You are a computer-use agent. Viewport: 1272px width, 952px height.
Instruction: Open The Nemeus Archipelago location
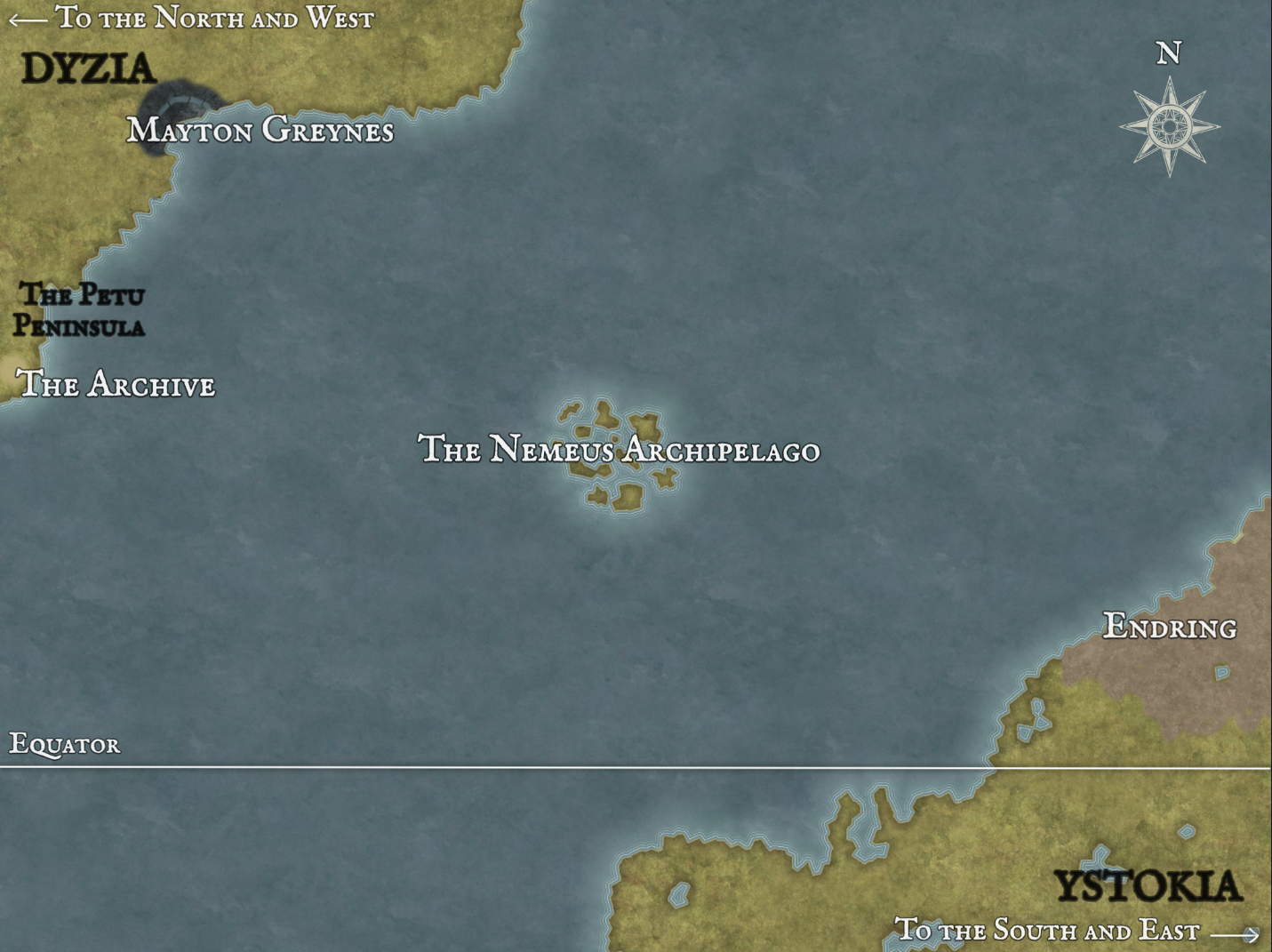click(619, 449)
